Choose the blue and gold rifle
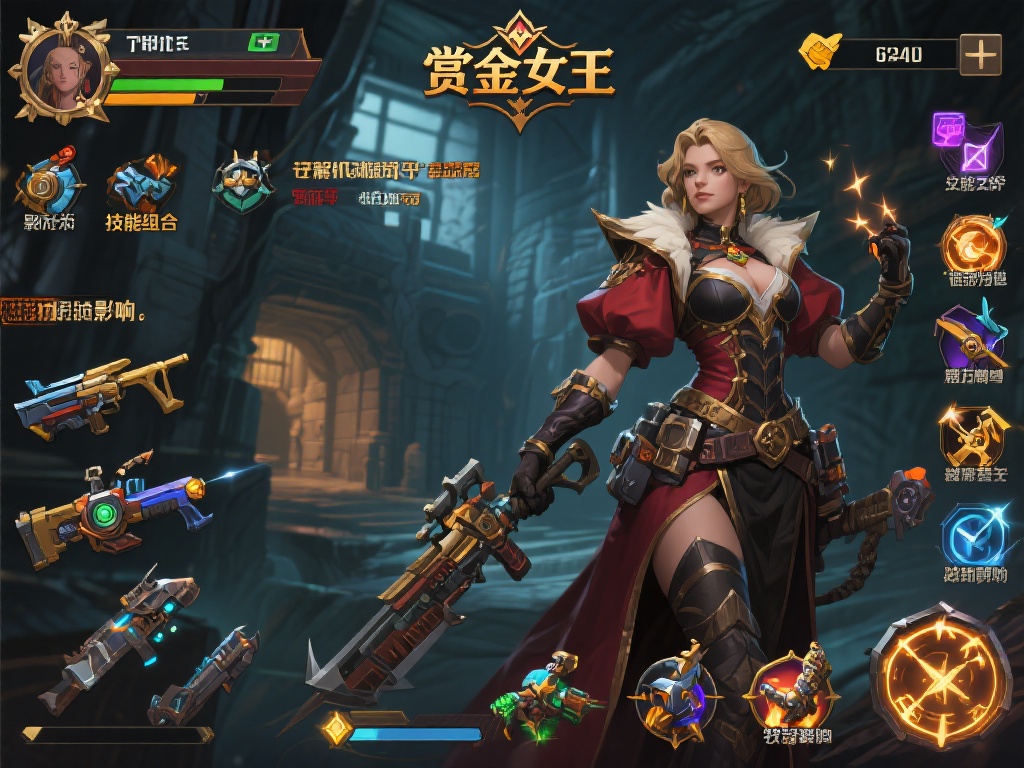Viewport: 1024px width, 768px height. click(100, 393)
